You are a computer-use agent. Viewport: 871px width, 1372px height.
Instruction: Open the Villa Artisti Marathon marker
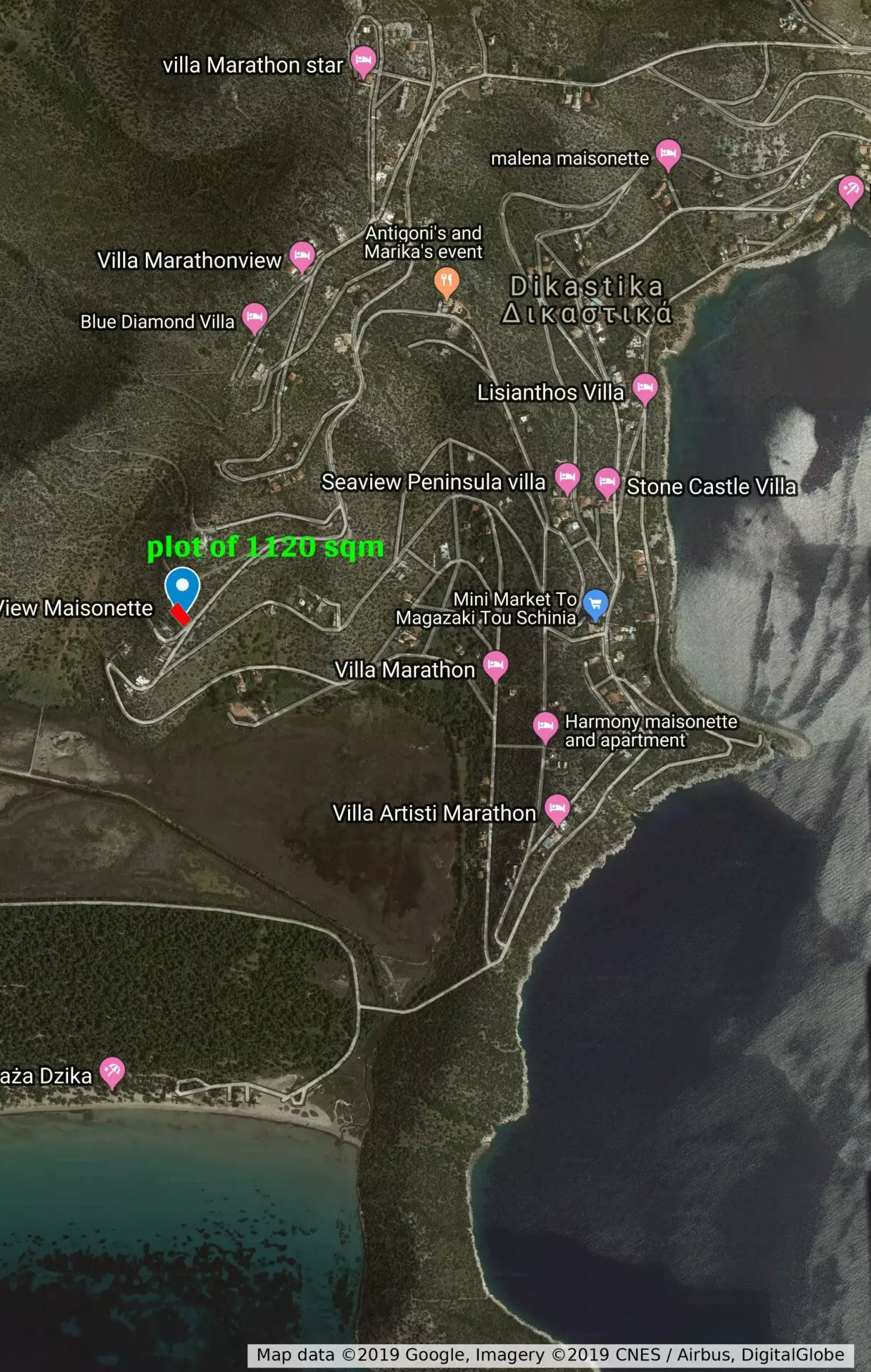[557, 809]
